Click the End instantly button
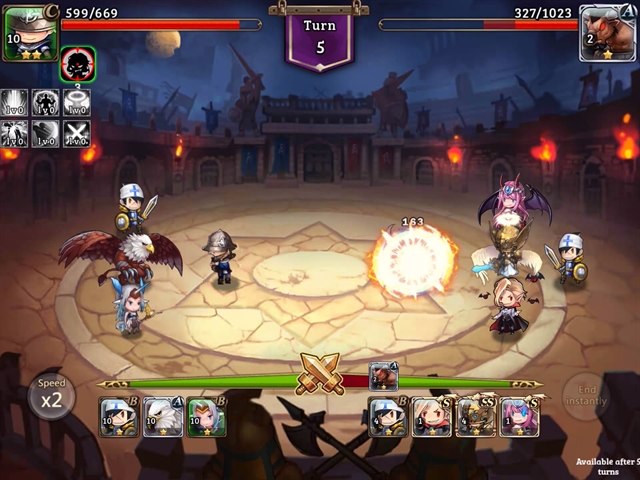 coord(587,395)
